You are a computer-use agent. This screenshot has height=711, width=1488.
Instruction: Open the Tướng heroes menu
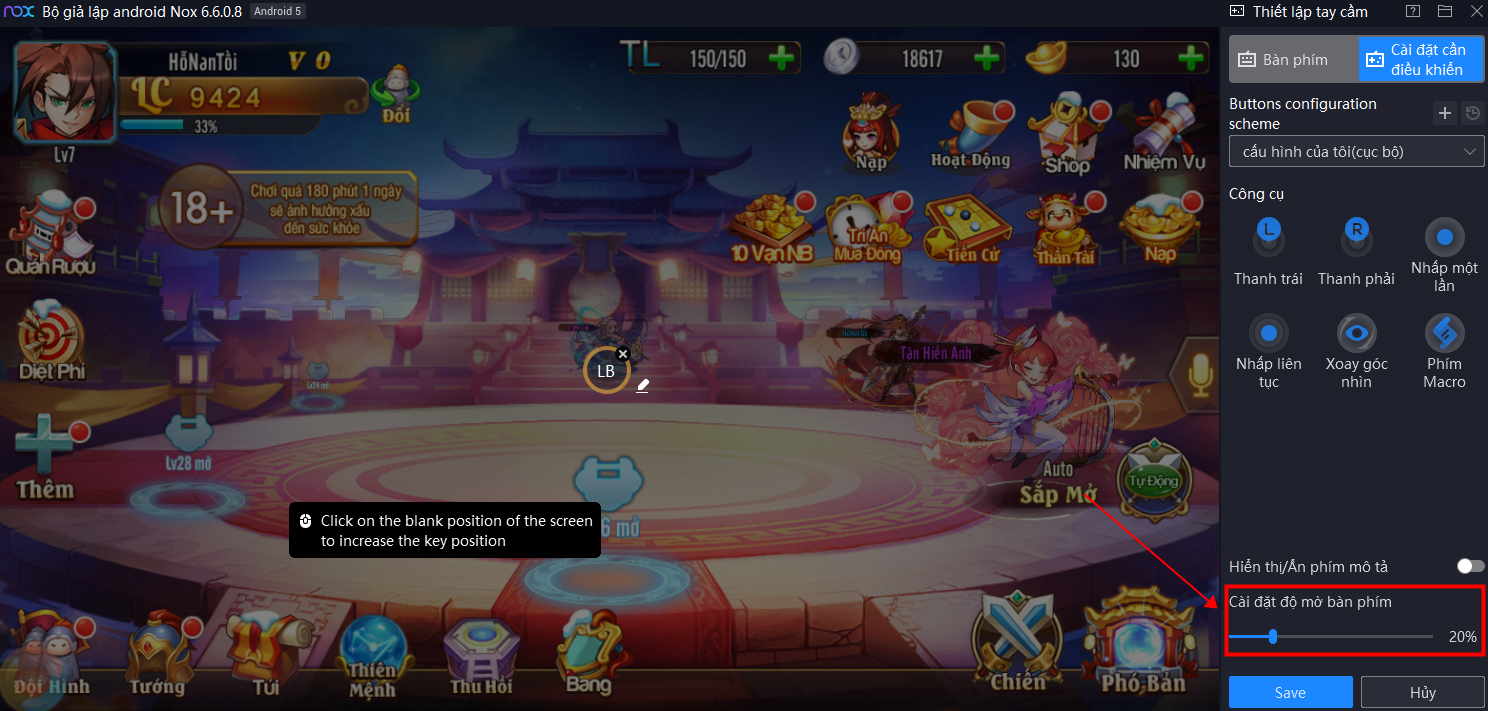pyautogui.click(x=158, y=655)
